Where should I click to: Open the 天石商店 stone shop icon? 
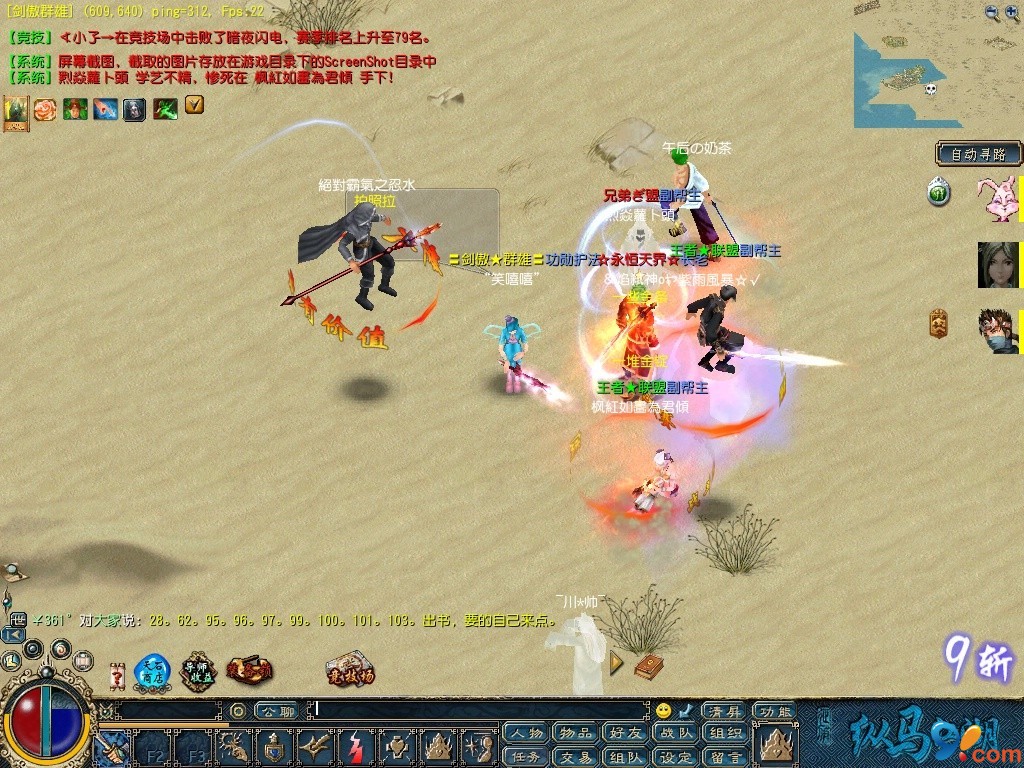tap(152, 672)
